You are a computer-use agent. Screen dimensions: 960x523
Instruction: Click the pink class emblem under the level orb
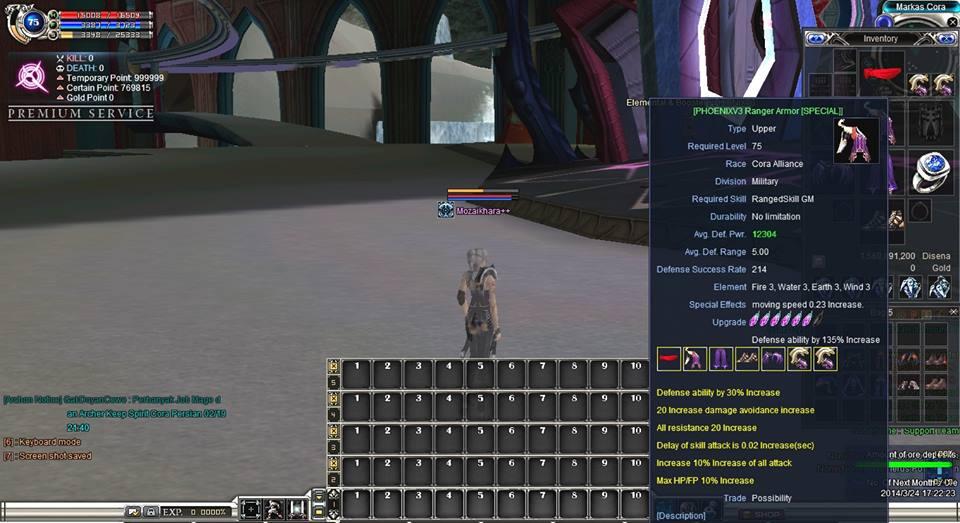pos(32,77)
